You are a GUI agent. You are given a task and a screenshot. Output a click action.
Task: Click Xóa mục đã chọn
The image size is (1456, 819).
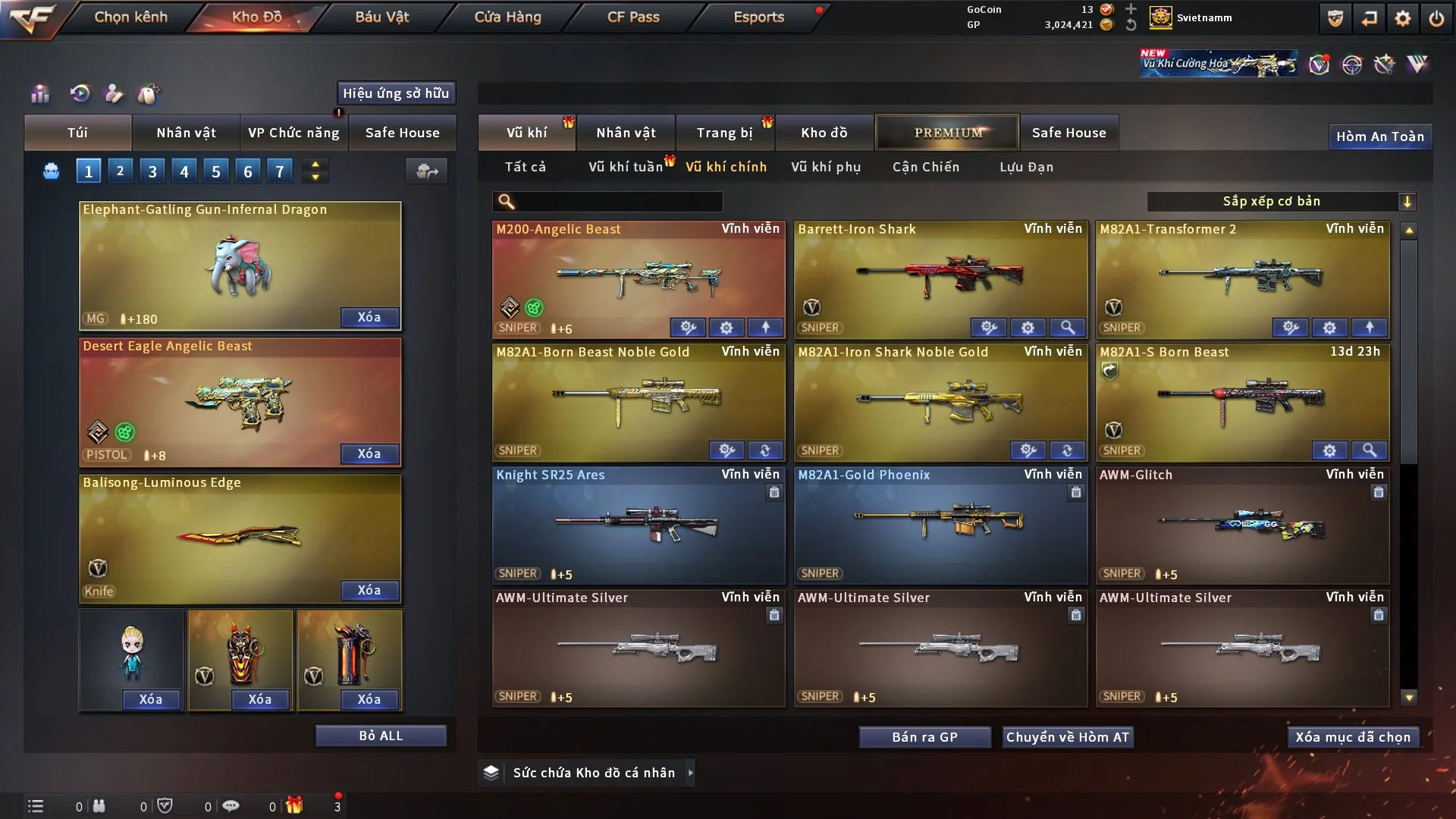(x=1352, y=737)
